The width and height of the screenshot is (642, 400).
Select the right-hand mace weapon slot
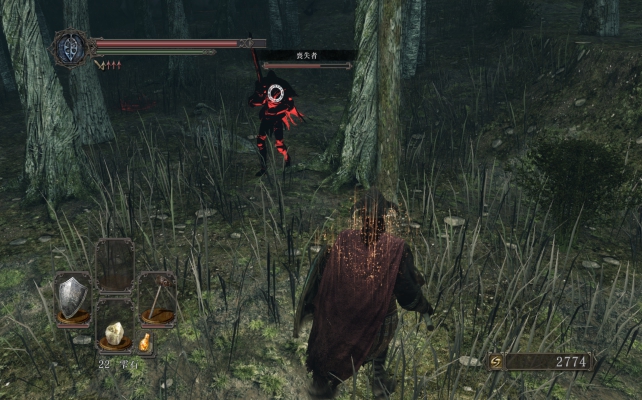157,297
